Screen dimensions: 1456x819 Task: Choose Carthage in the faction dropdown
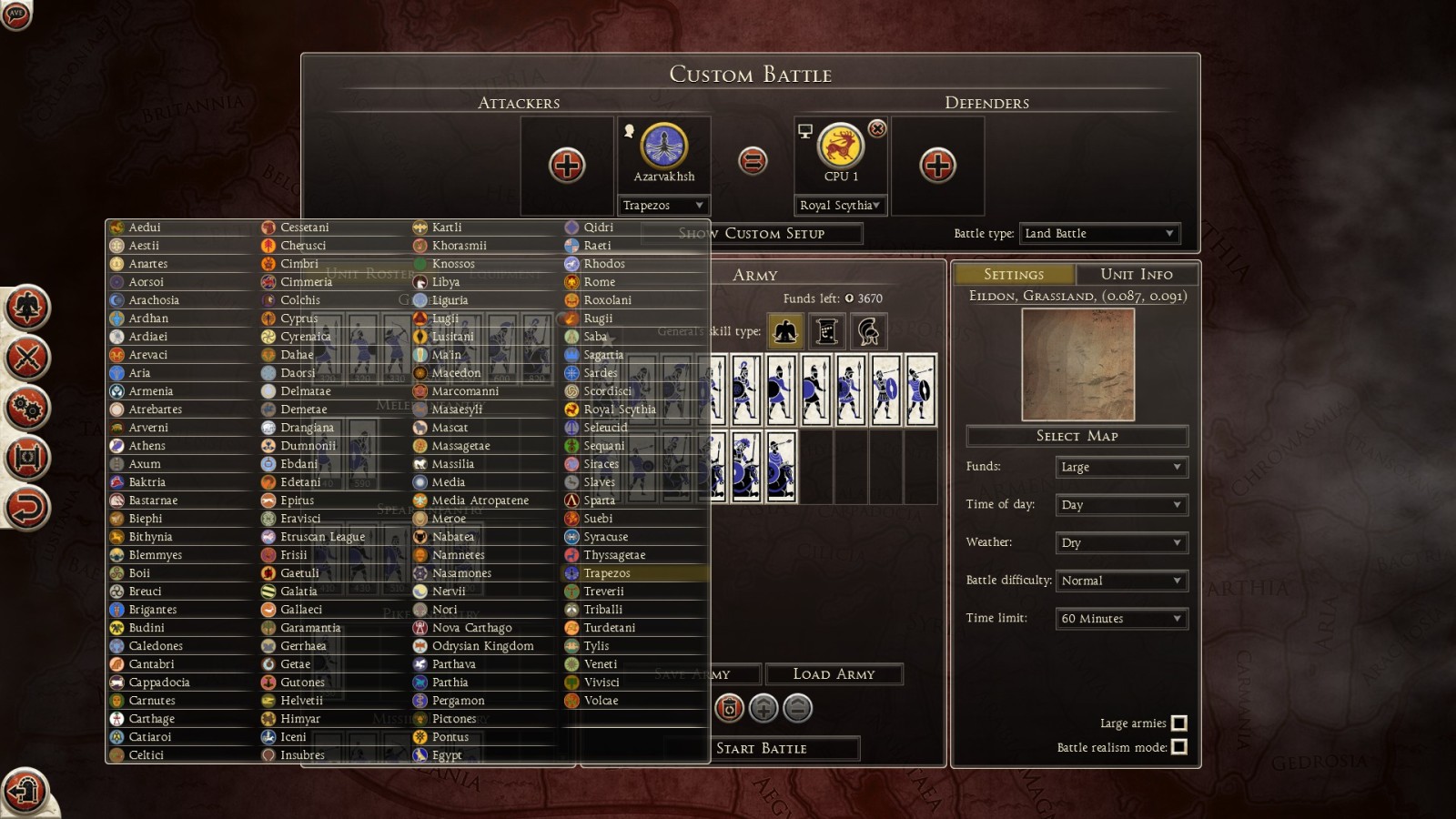coord(151,719)
